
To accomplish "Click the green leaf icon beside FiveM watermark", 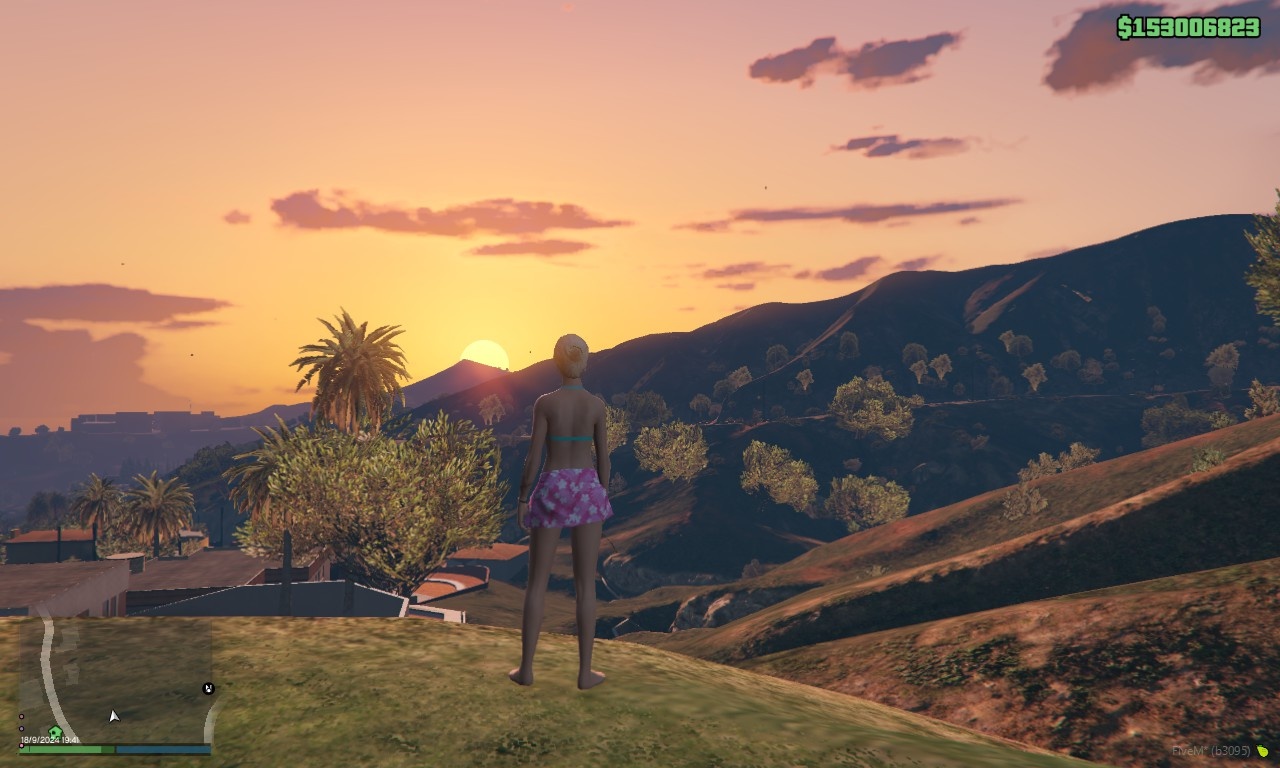I will [1264, 752].
